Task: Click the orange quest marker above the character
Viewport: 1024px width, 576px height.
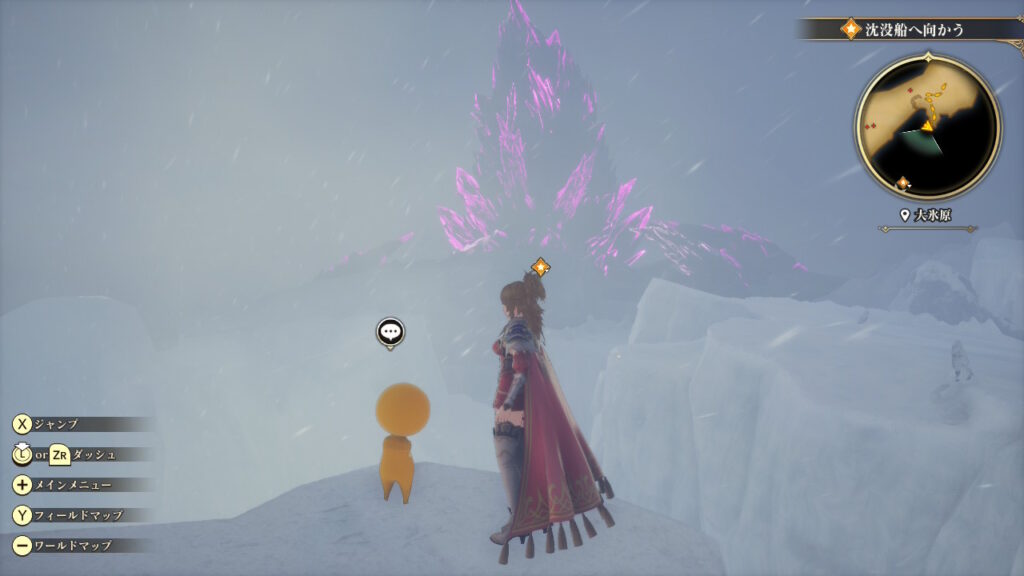Action: [x=540, y=267]
